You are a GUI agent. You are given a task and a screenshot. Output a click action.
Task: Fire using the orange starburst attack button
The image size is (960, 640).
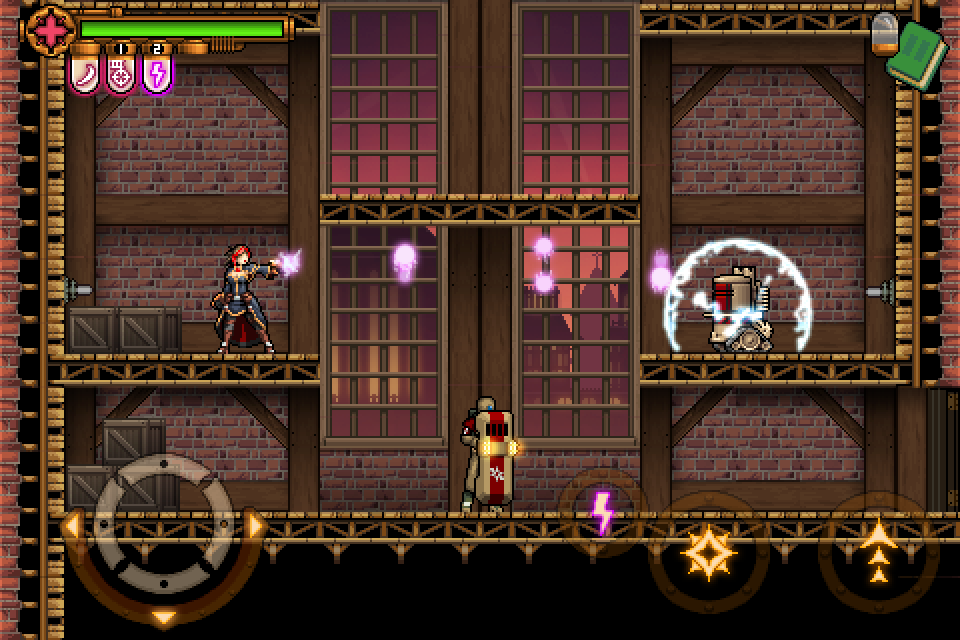[x=708, y=551]
